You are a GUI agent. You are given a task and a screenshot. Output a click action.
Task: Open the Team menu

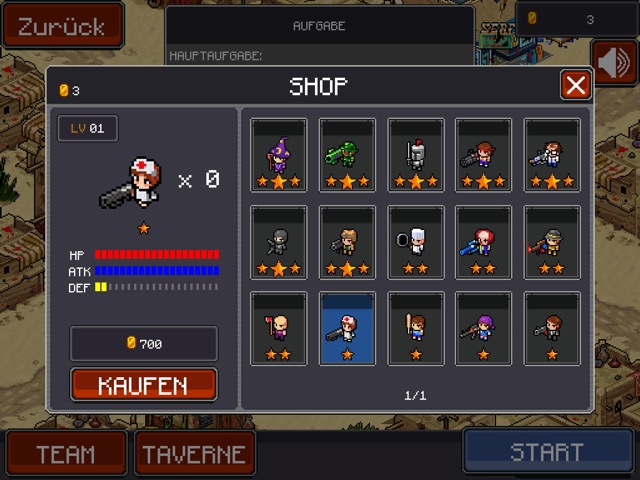pos(65,453)
